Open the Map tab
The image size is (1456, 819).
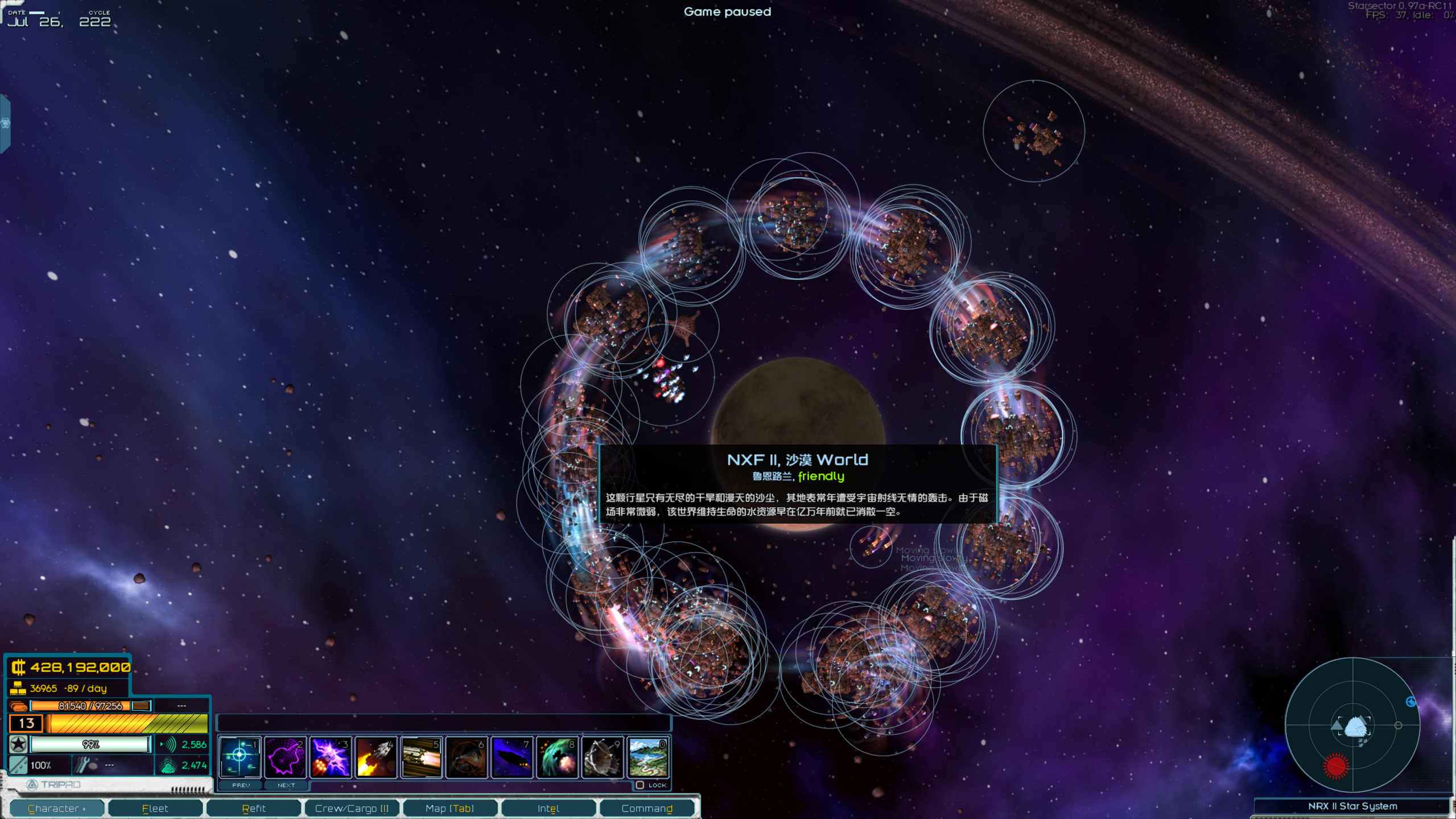coord(449,808)
